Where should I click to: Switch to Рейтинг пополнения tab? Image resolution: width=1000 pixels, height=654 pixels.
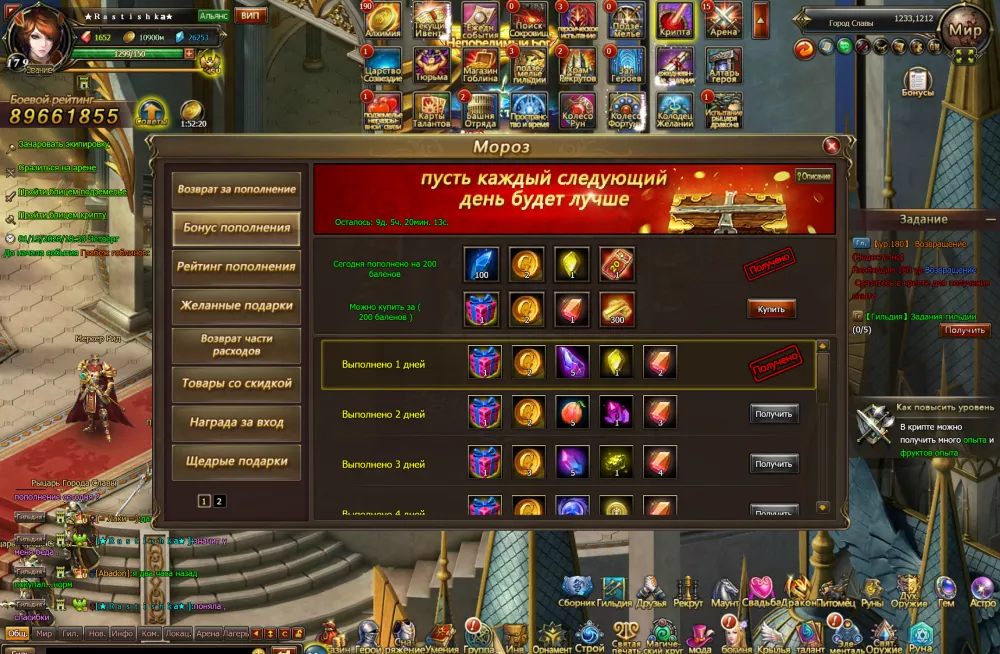237,267
